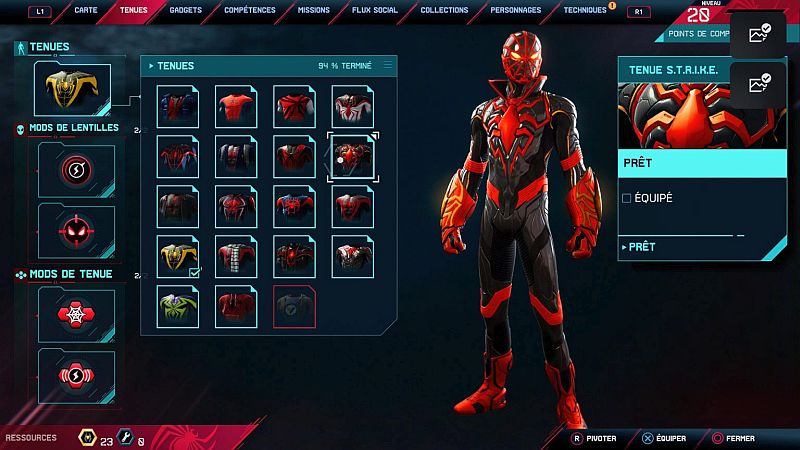Select the white suit with red spider
This screenshot has height=450, width=800.
pyautogui.click(x=354, y=106)
